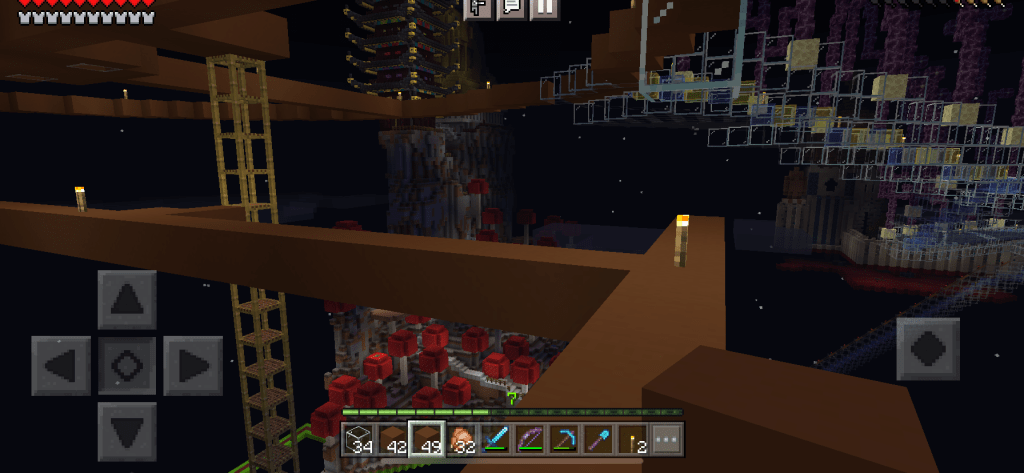Toggle sneak with the center D-pad button
1024x473 pixels.
127,365
